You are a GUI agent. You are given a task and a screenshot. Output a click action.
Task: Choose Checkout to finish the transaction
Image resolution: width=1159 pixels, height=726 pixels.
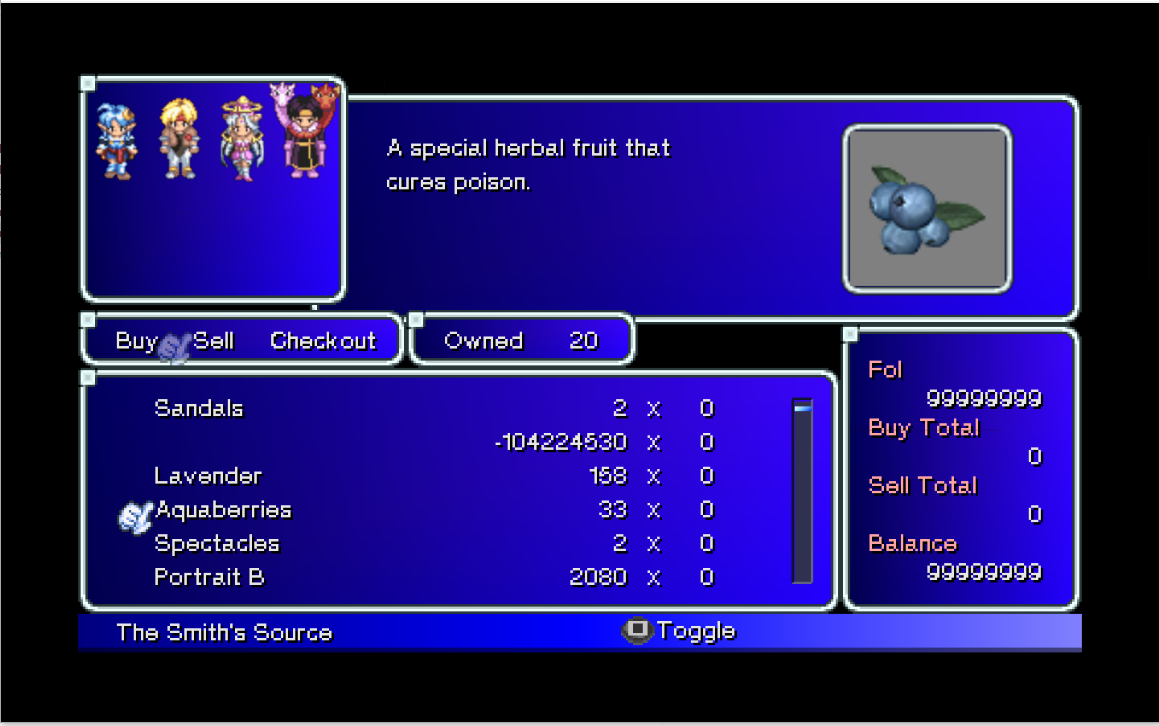323,341
